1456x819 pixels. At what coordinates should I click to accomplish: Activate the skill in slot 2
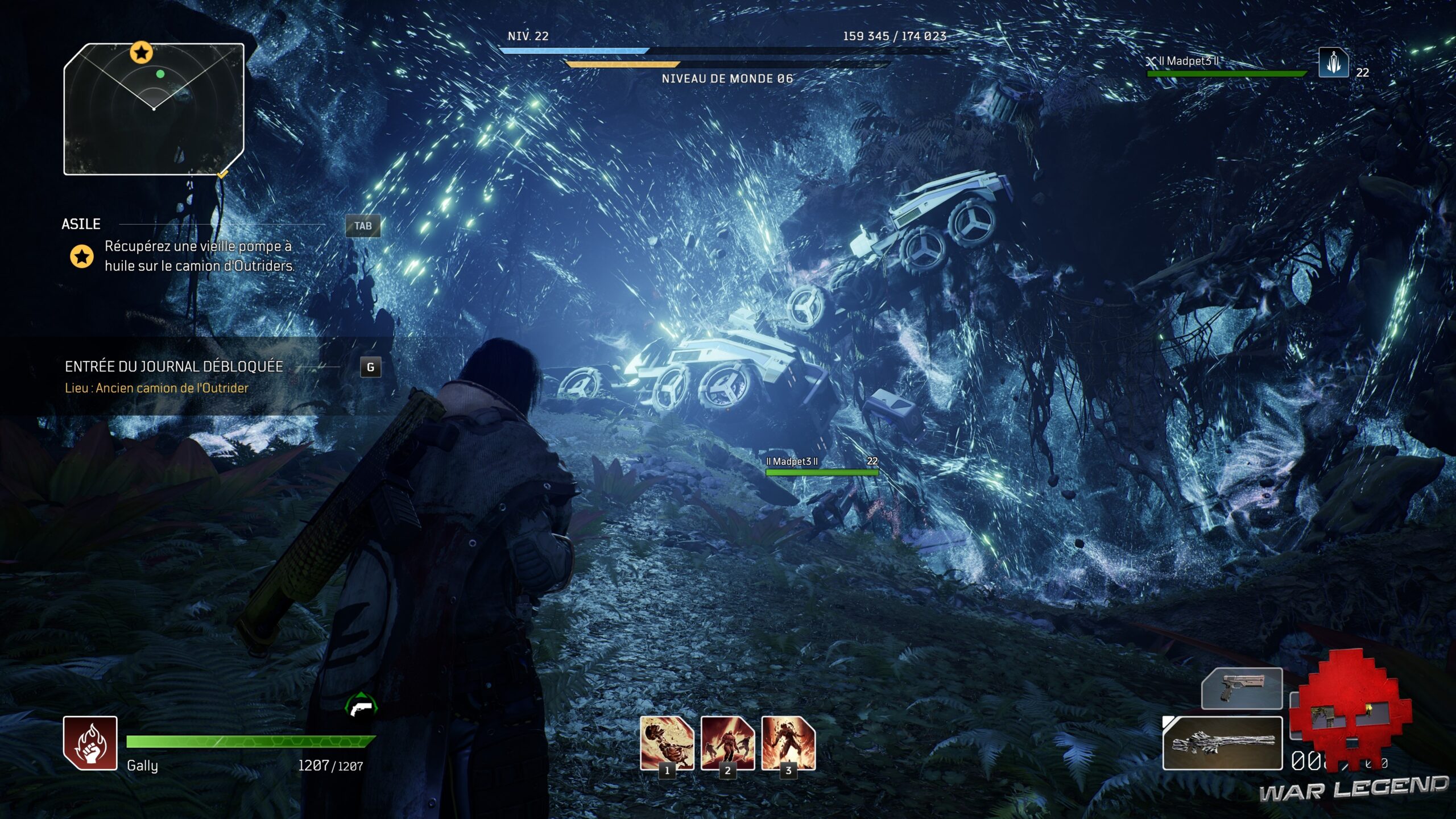pyautogui.click(x=727, y=742)
